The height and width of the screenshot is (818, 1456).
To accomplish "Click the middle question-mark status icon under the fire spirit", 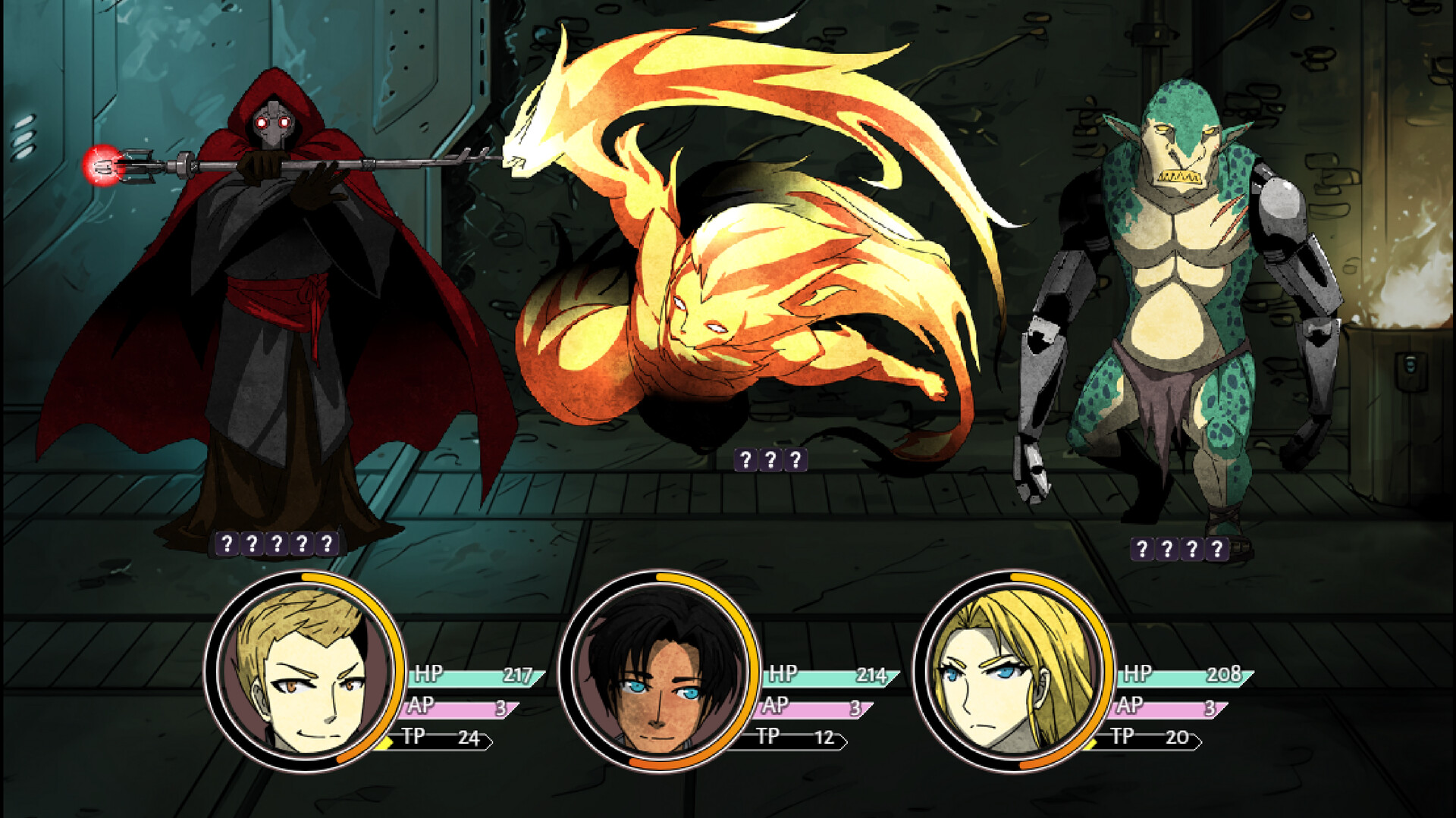I will [x=770, y=458].
